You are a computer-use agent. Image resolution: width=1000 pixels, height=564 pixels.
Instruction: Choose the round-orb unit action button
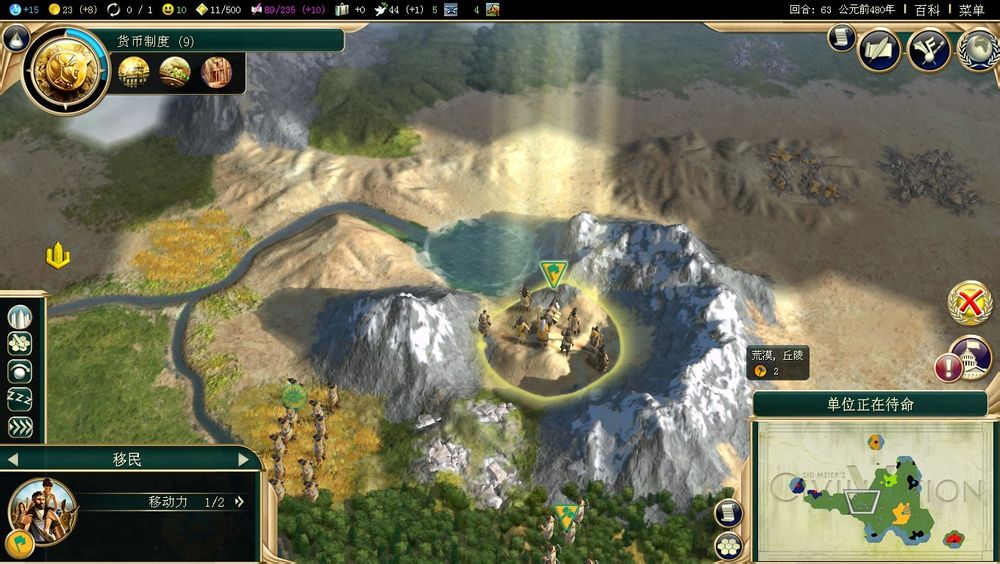[20, 372]
